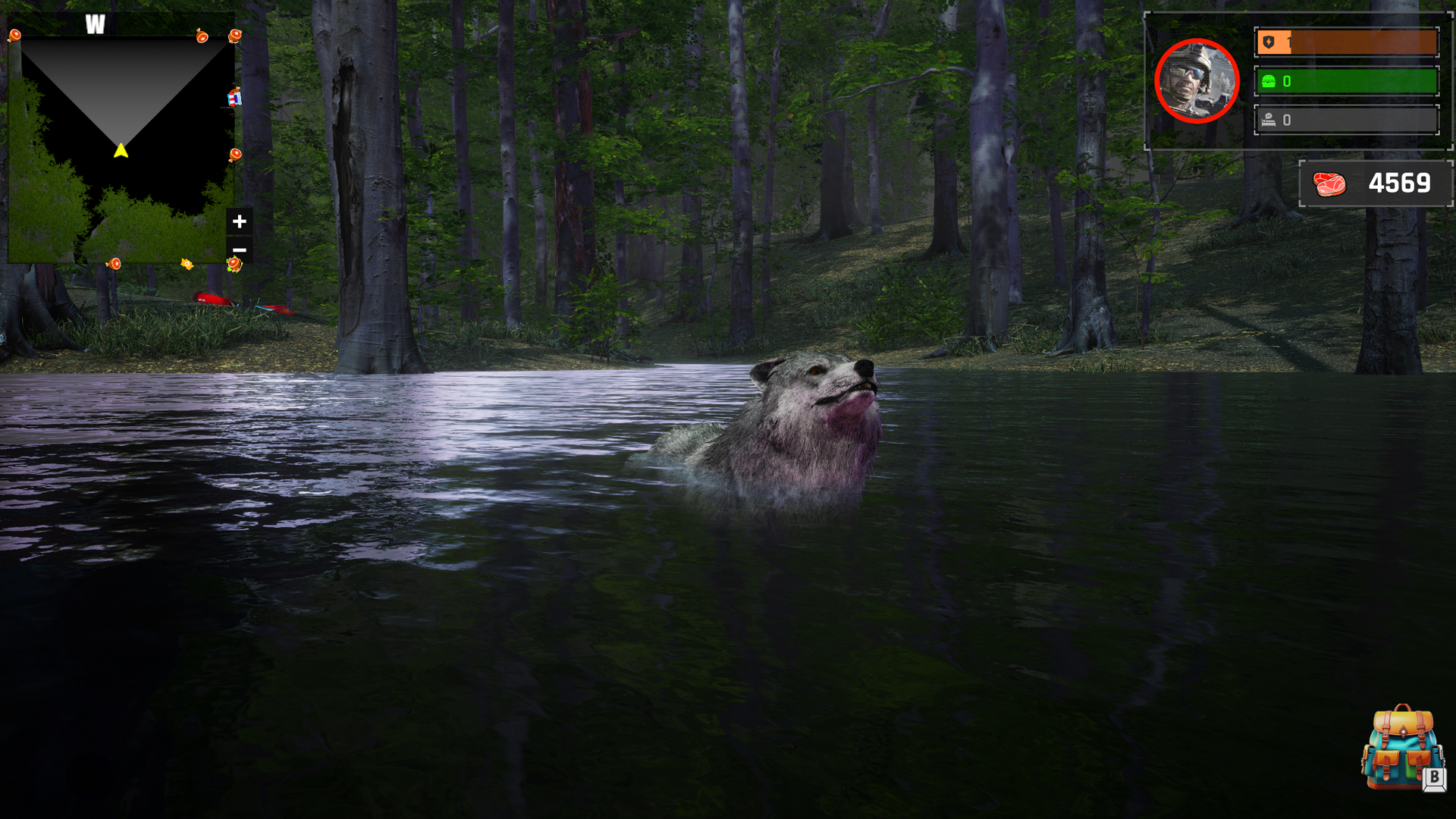Click the ham marker at the minimap bottom
Viewport: 1456px width, 819px height.
click(x=115, y=263)
